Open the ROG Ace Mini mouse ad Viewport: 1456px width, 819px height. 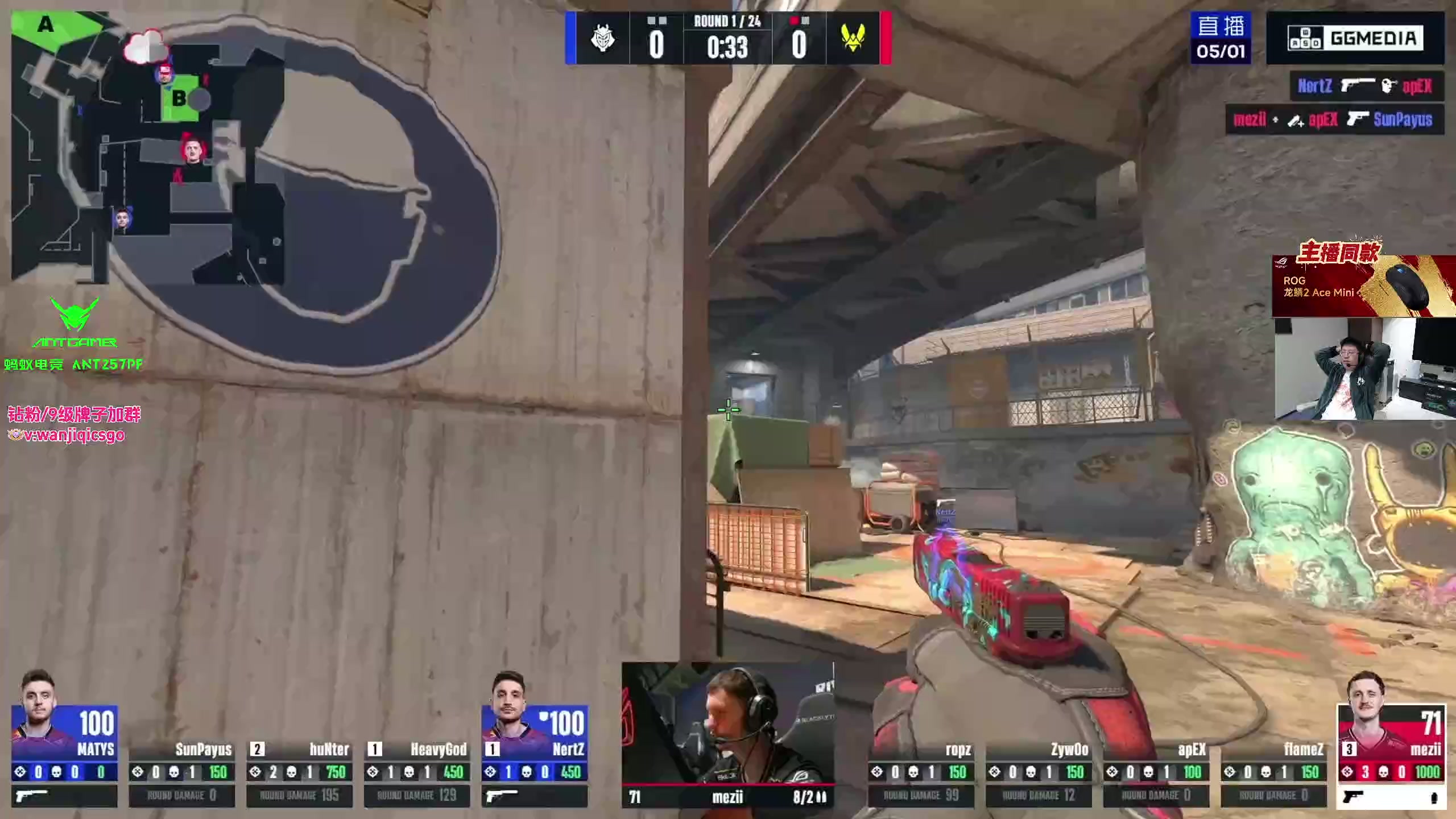point(1363,286)
